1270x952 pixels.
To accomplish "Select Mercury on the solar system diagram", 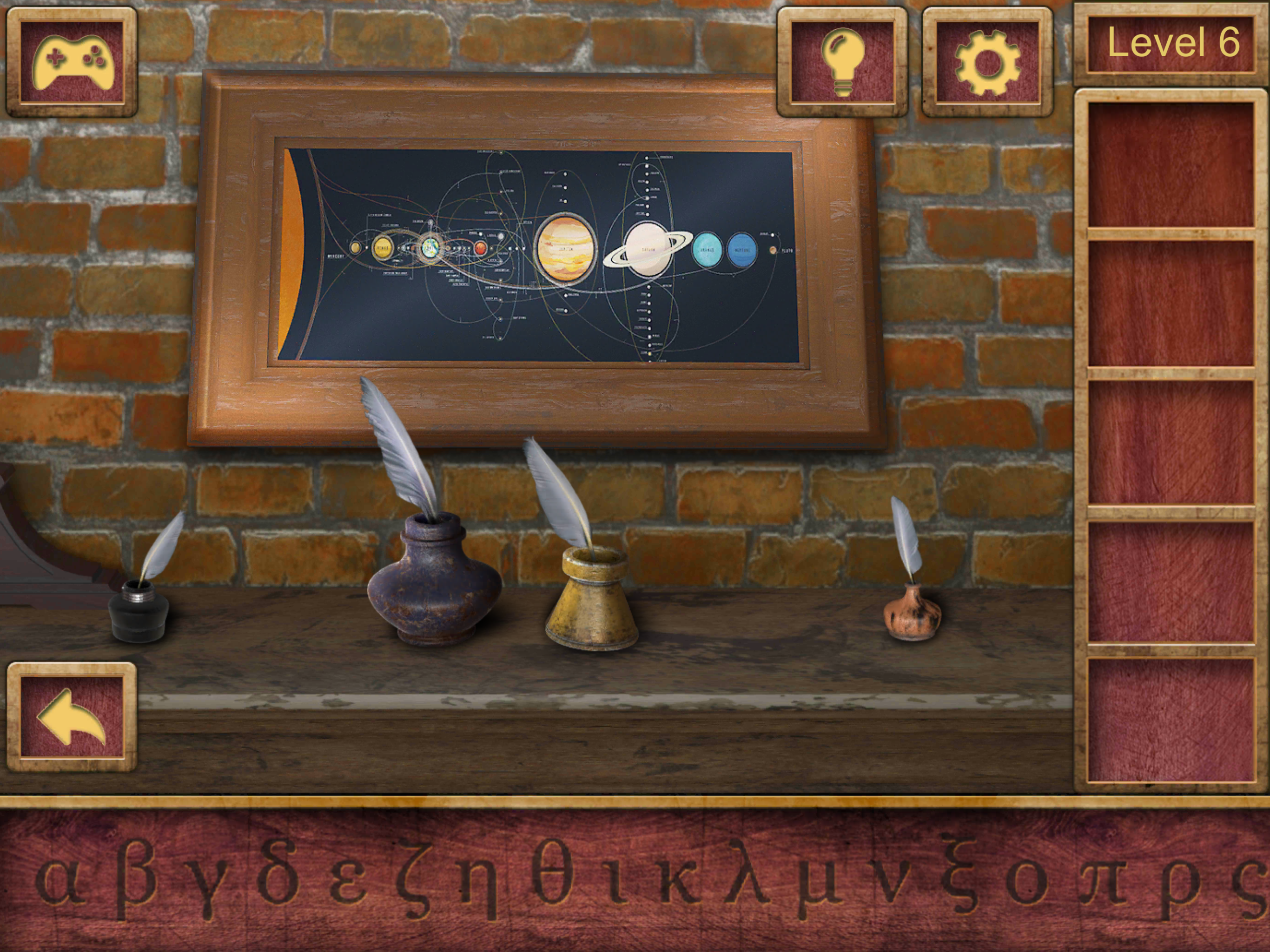I will (x=356, y=248).
